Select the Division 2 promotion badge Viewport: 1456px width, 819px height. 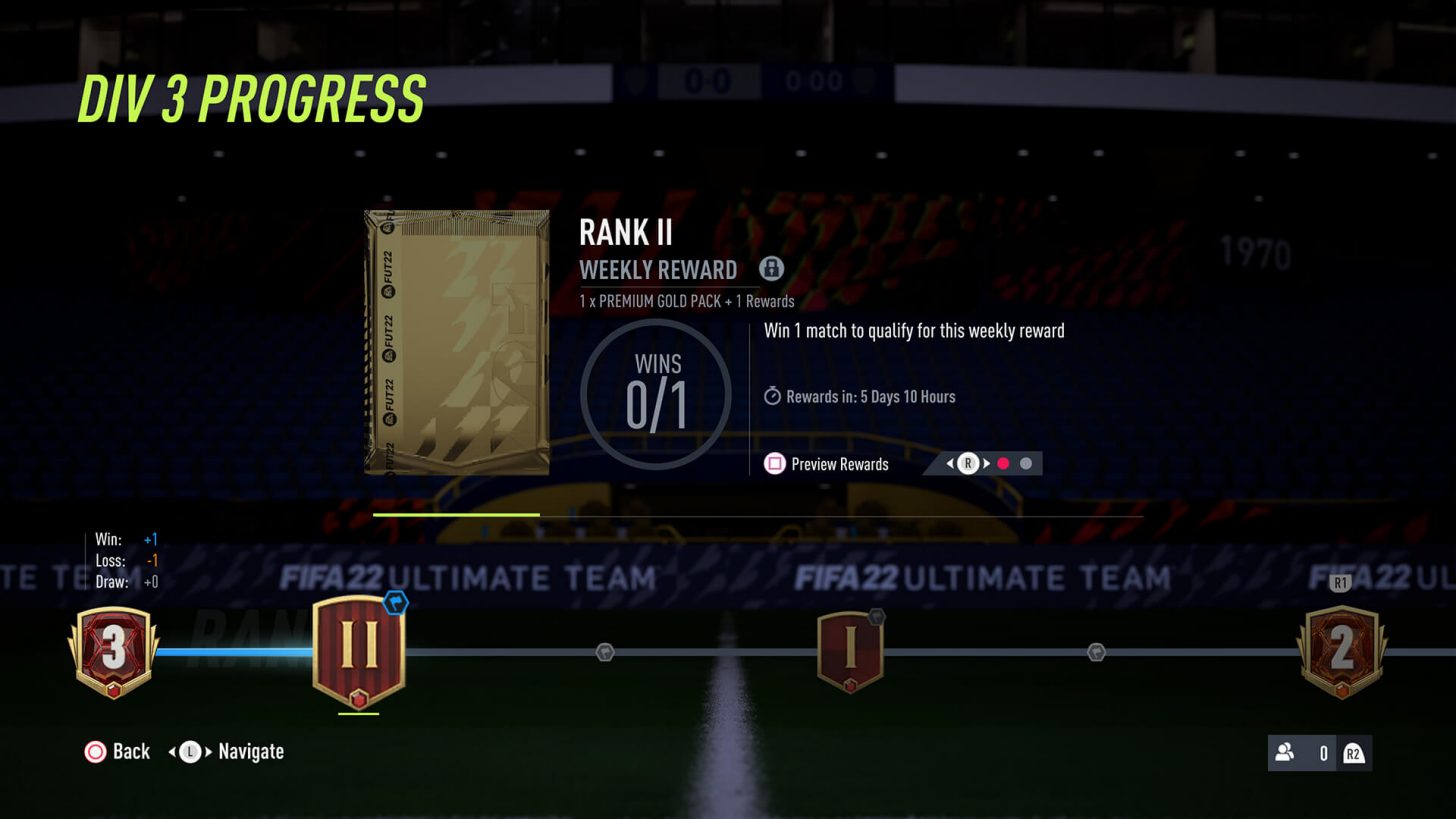tap(1341, 647)
